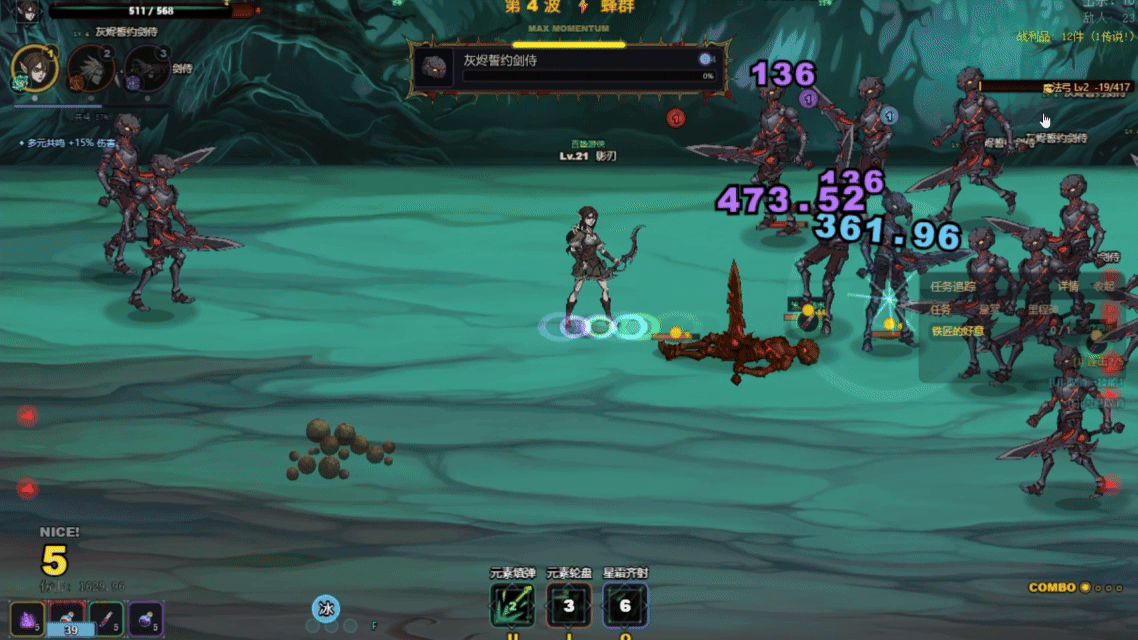
Task: Use the red health potion slot
Action: pos(67,618)
